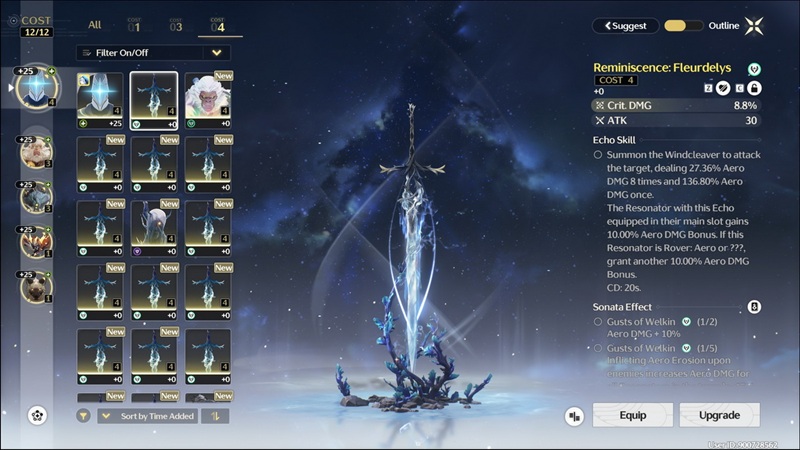Choose the equipped +25 echo with glowing face
Viewport: 800px width, 450px height.
click(99, 99)
